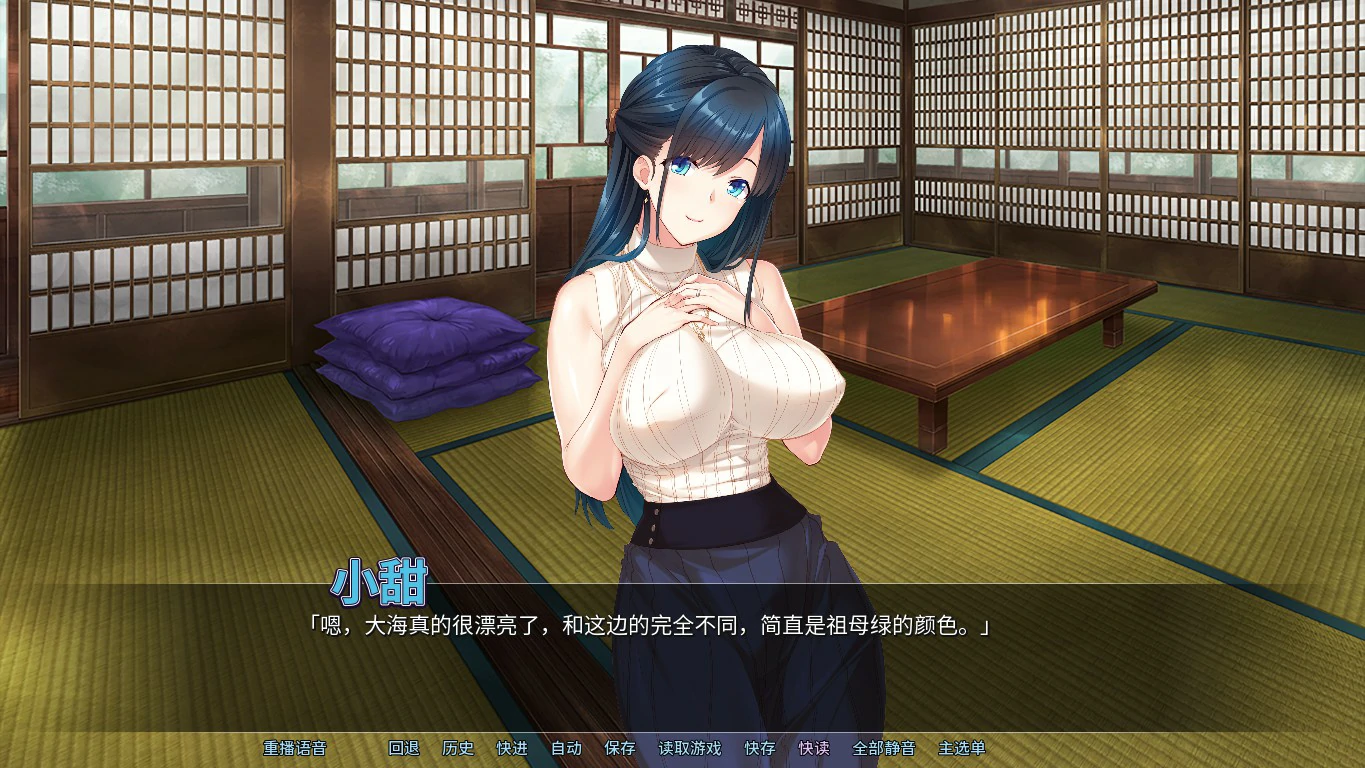Toggle 自动 auto-advance mode
The image size is (1365, 768).
(x=566, y=748)
